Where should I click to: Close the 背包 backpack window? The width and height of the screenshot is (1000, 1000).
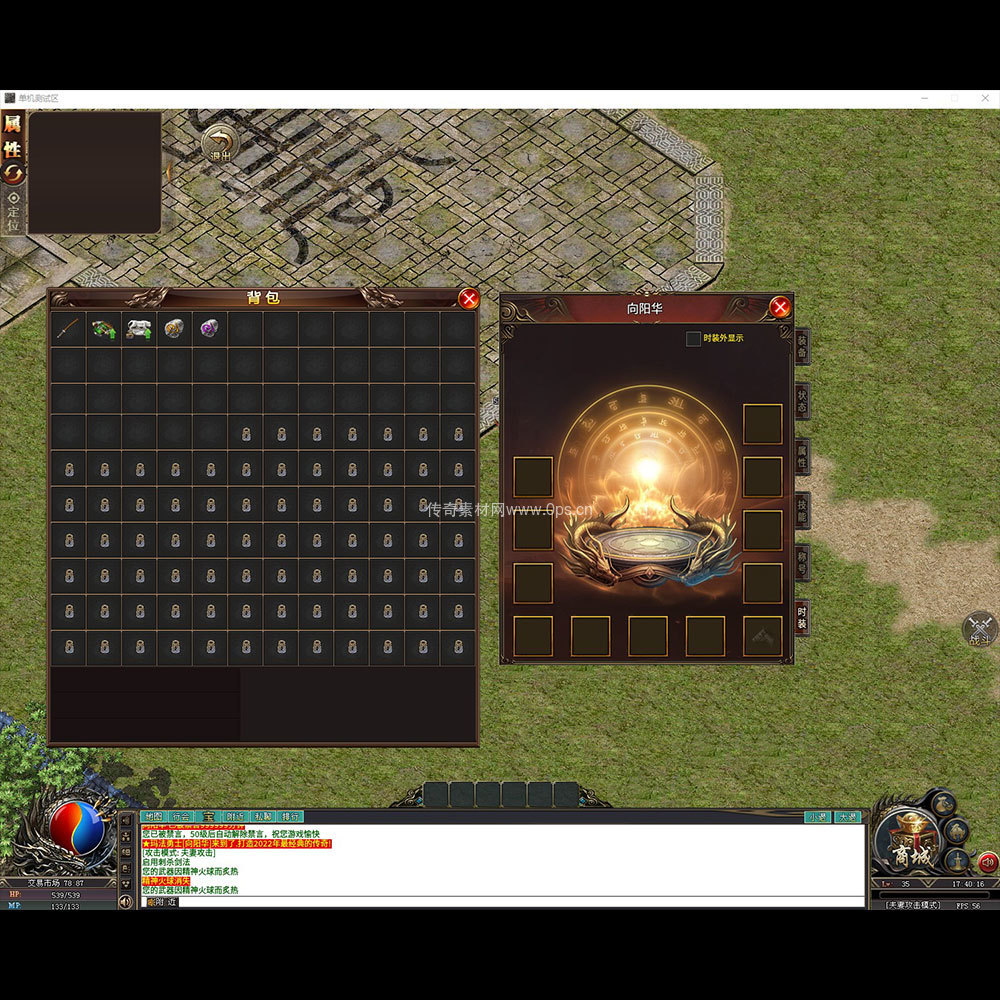pyautogui.click(x=468, y=299)
